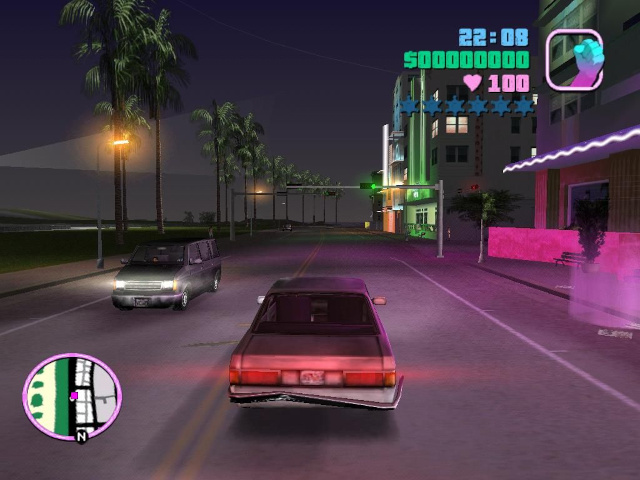Click the pink player marker on radar

74,396
